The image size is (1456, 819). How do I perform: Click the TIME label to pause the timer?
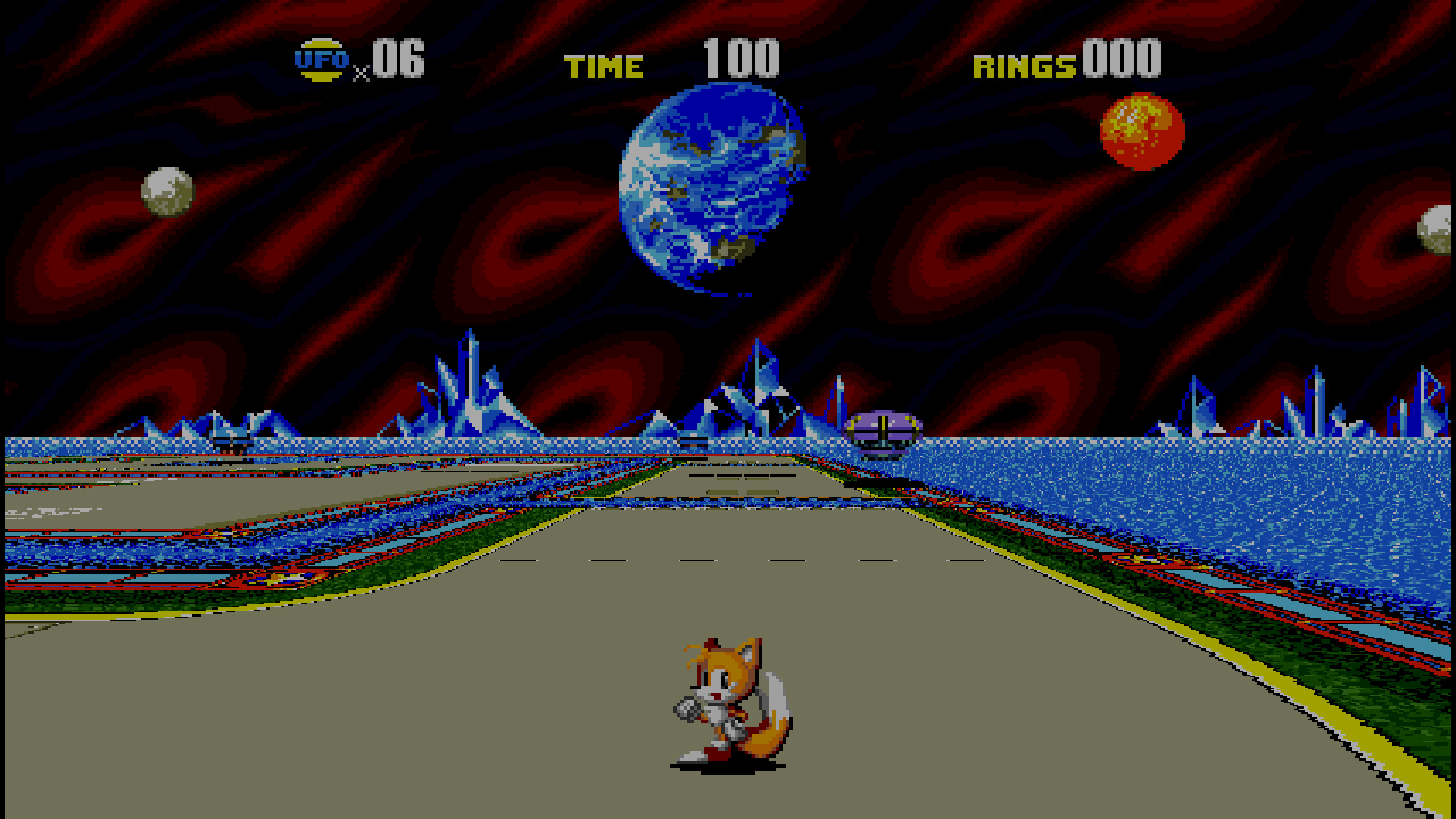605,64
